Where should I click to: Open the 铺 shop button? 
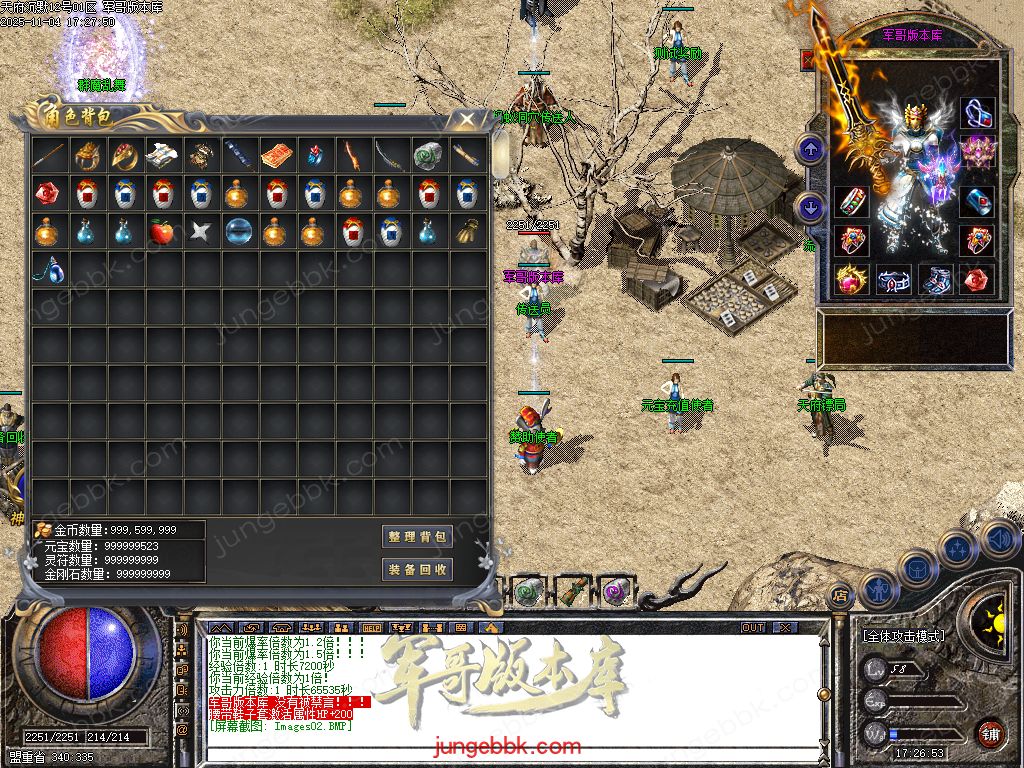pyautogui.click(x=991, y=733)
